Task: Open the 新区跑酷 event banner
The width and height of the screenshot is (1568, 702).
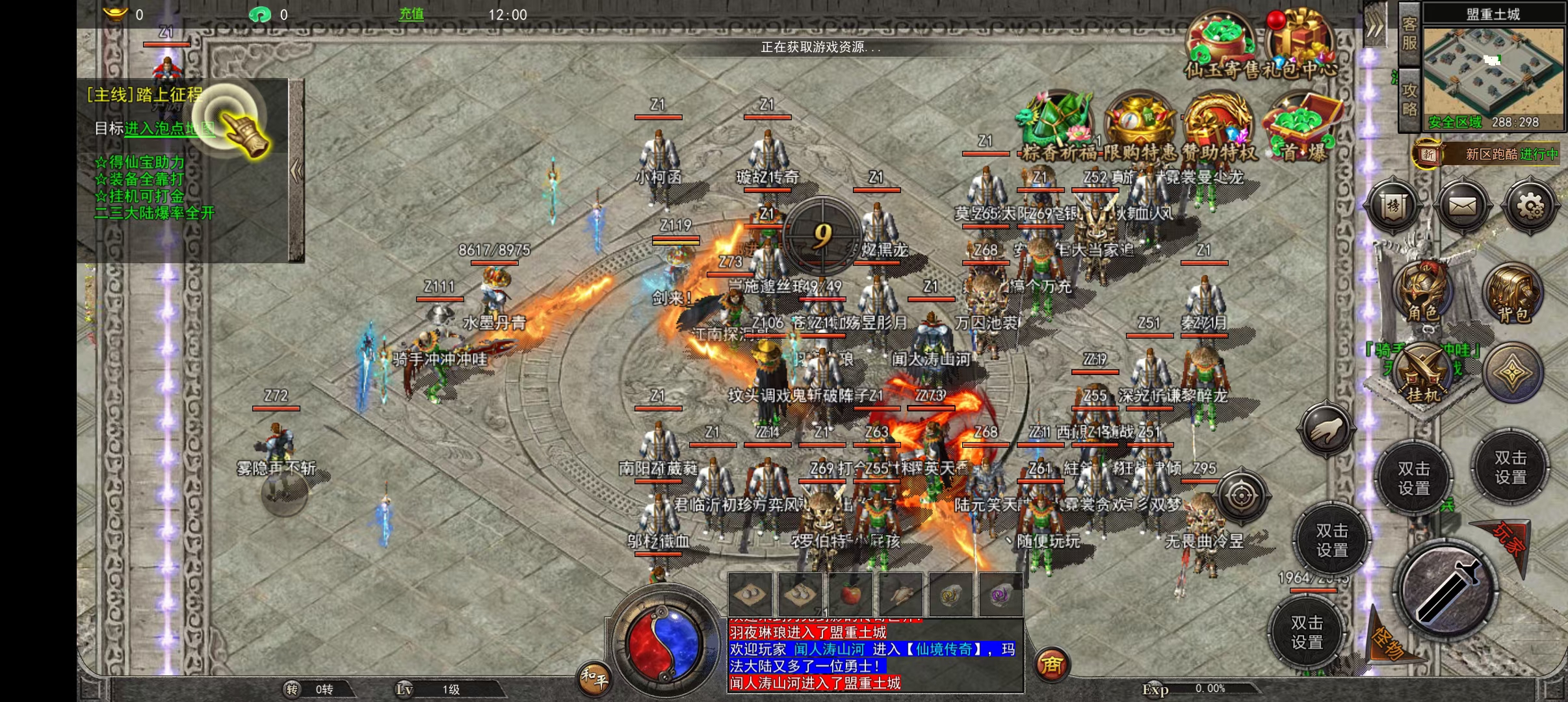Action: [1489, 154]
